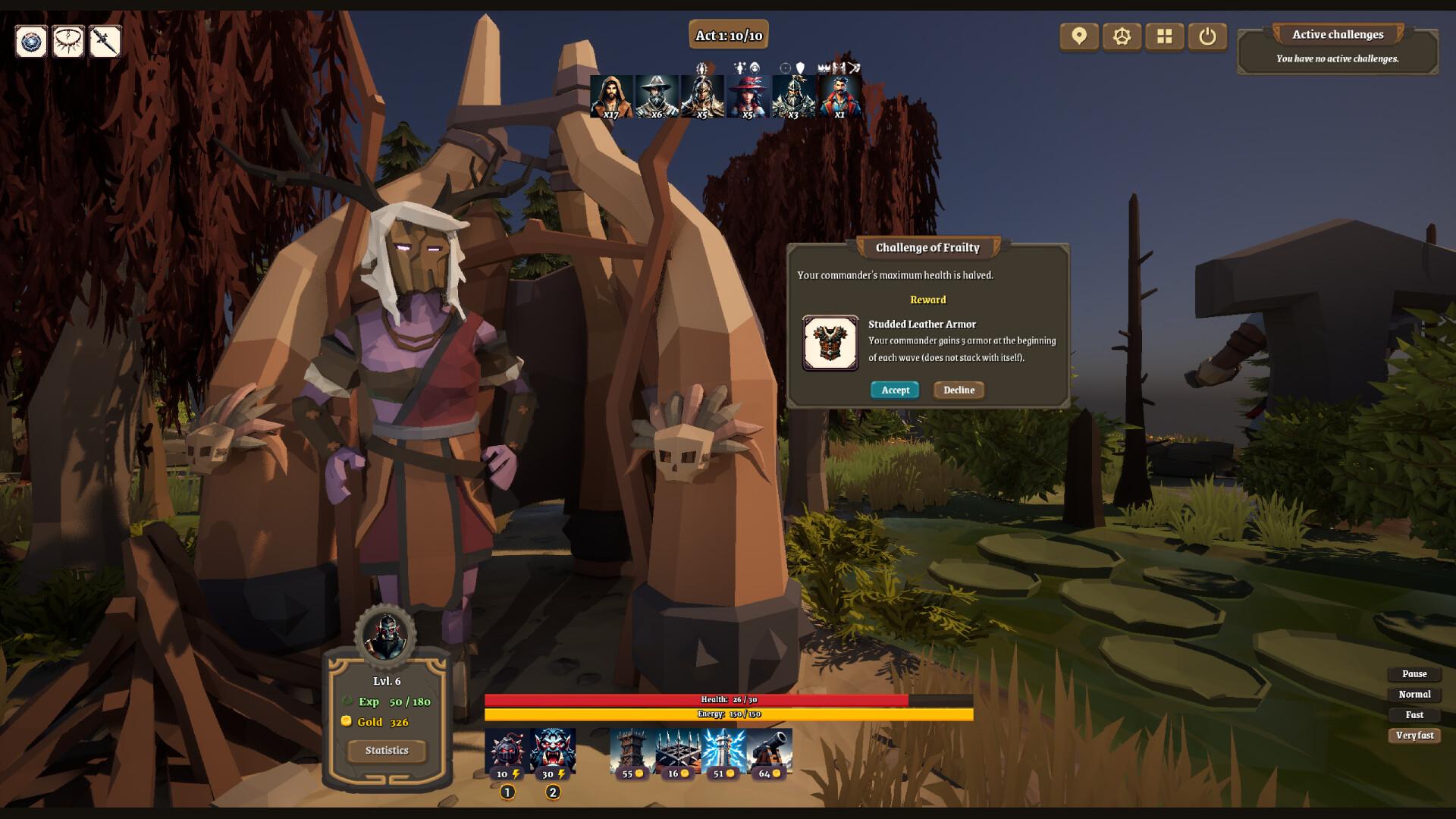
Task: Open the map marker tool top-right
Action: (1078, 36)
